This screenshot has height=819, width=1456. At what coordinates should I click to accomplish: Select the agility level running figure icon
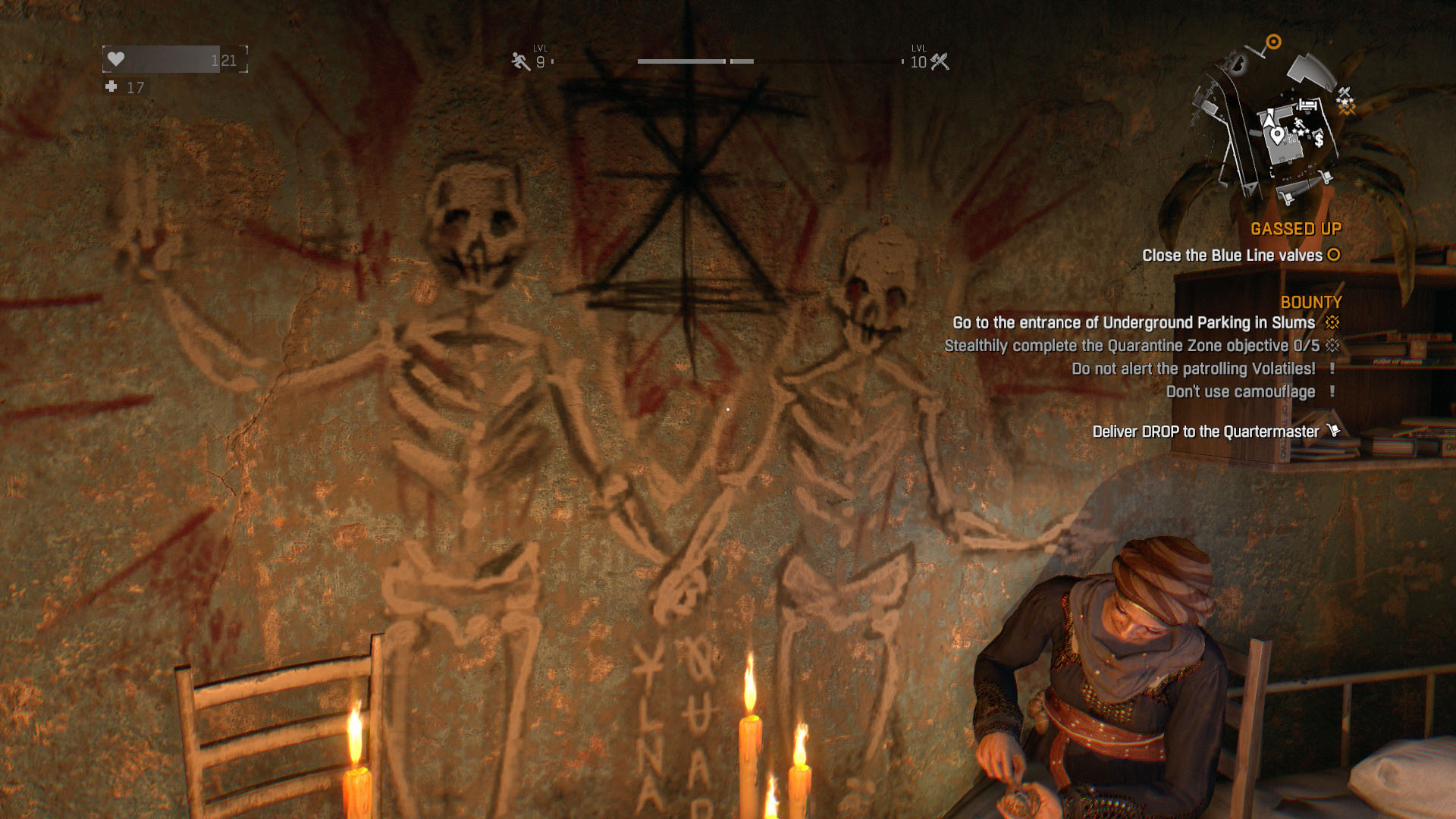pos(520,61)
